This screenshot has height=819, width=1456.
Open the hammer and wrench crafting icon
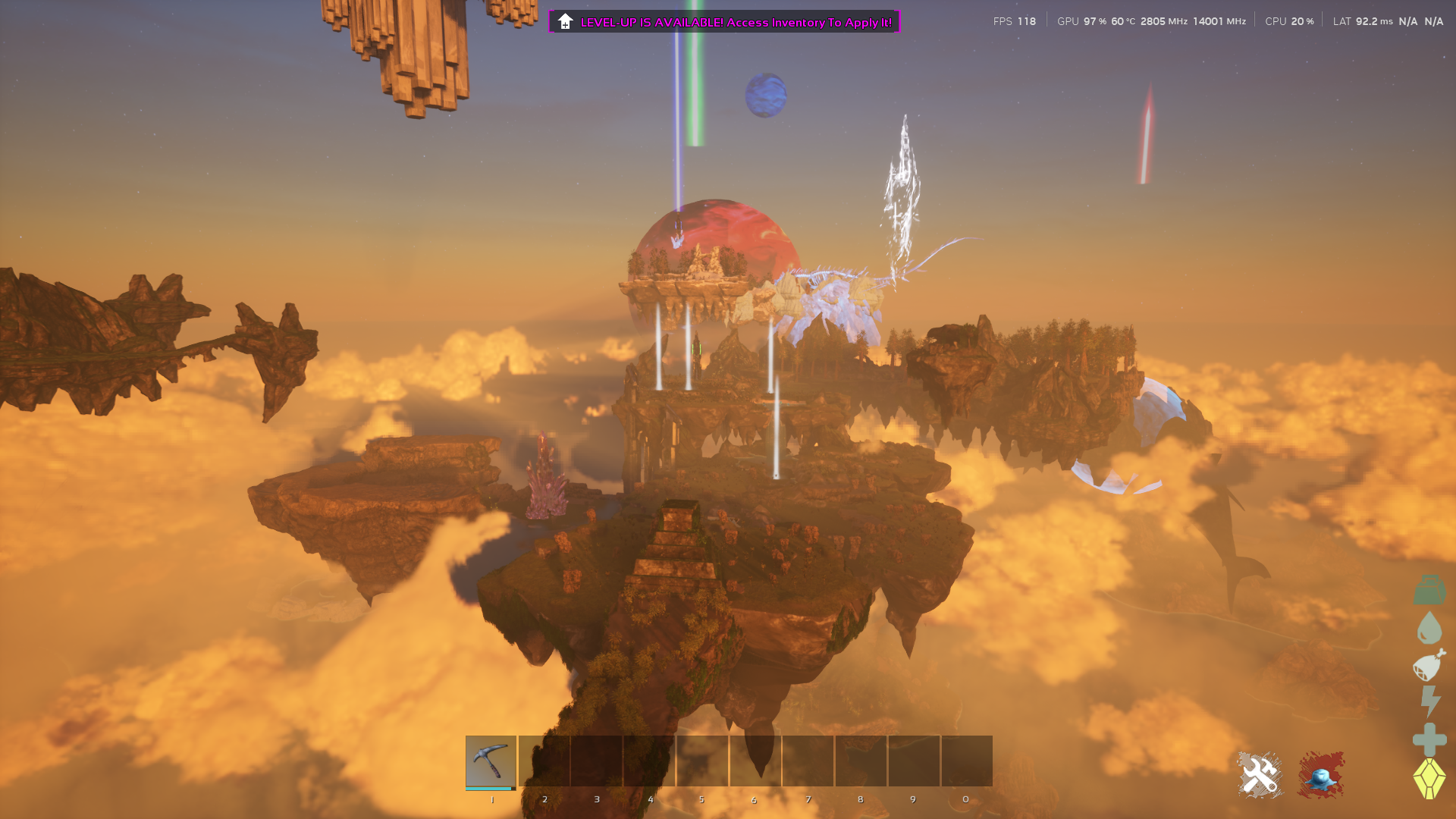(1260, 775)
